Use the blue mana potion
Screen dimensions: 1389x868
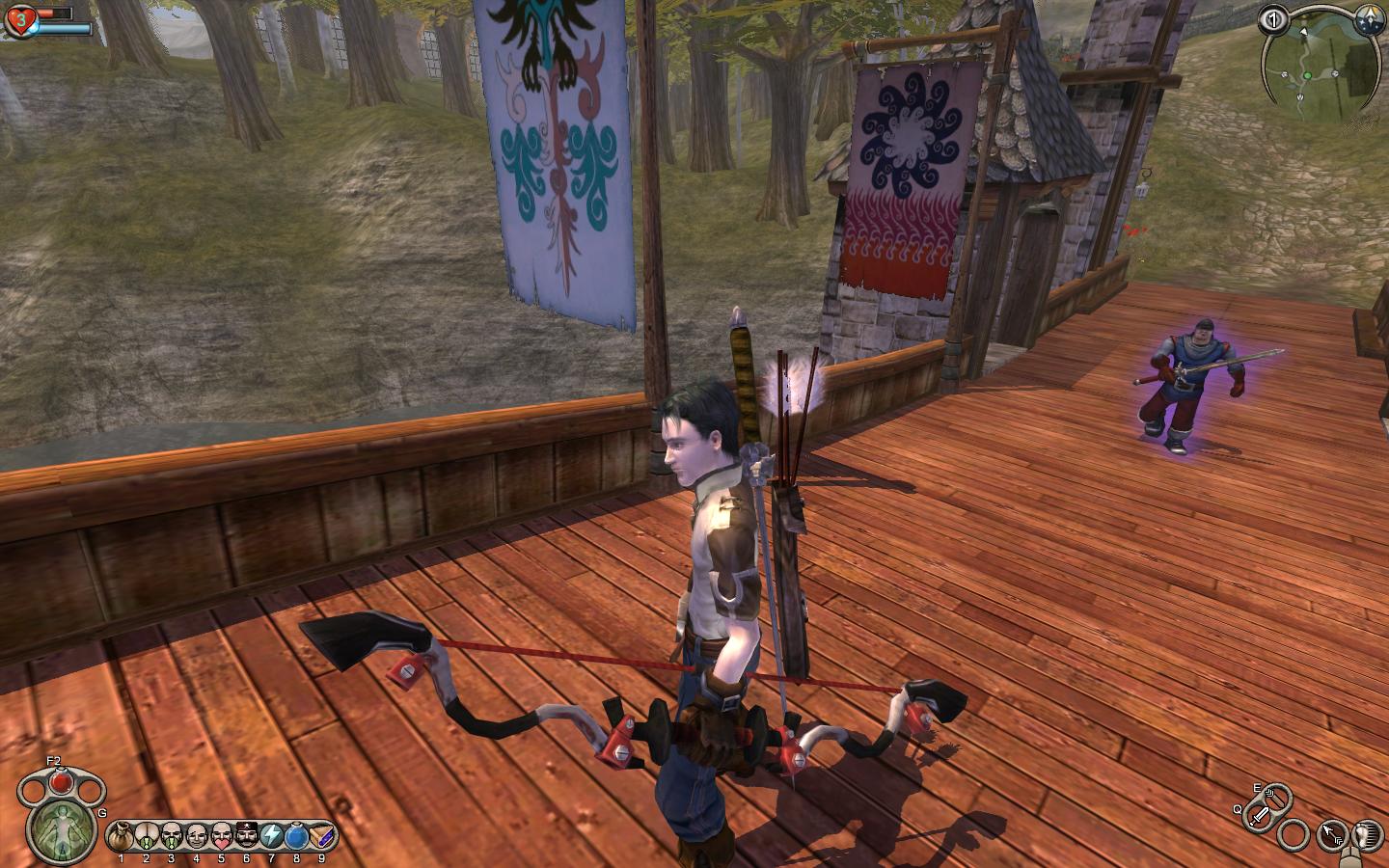[296, 833]
